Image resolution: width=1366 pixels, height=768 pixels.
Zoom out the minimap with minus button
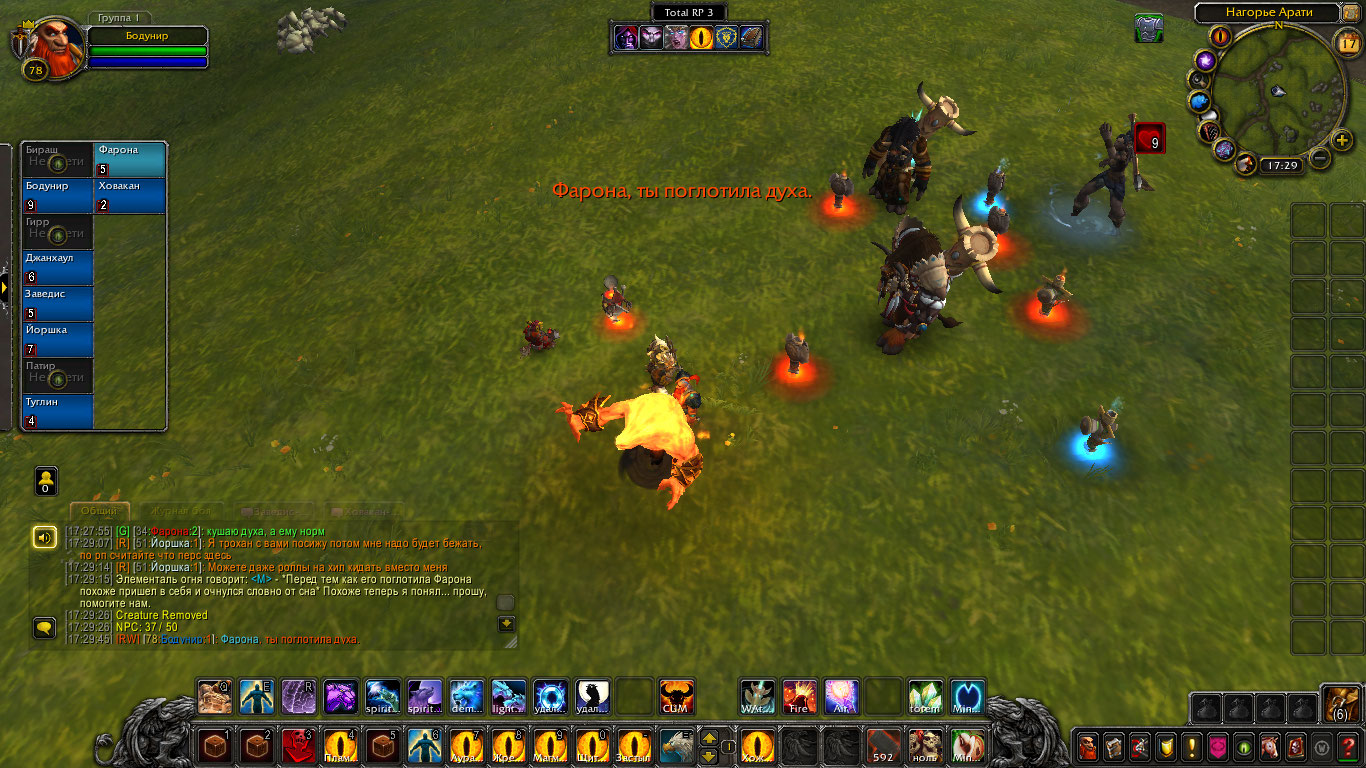tap(1320, 158)
